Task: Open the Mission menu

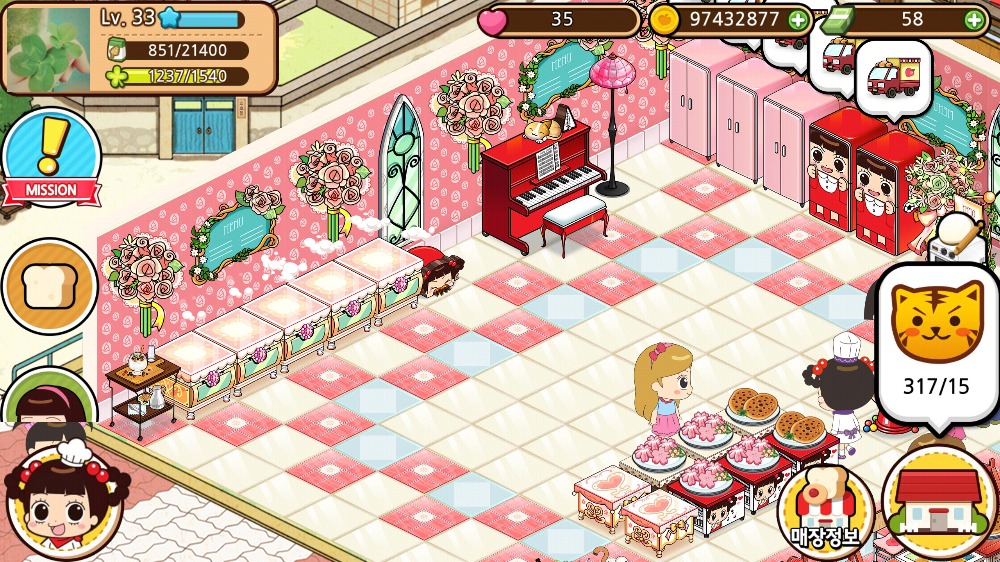Action: pos(50,158)
